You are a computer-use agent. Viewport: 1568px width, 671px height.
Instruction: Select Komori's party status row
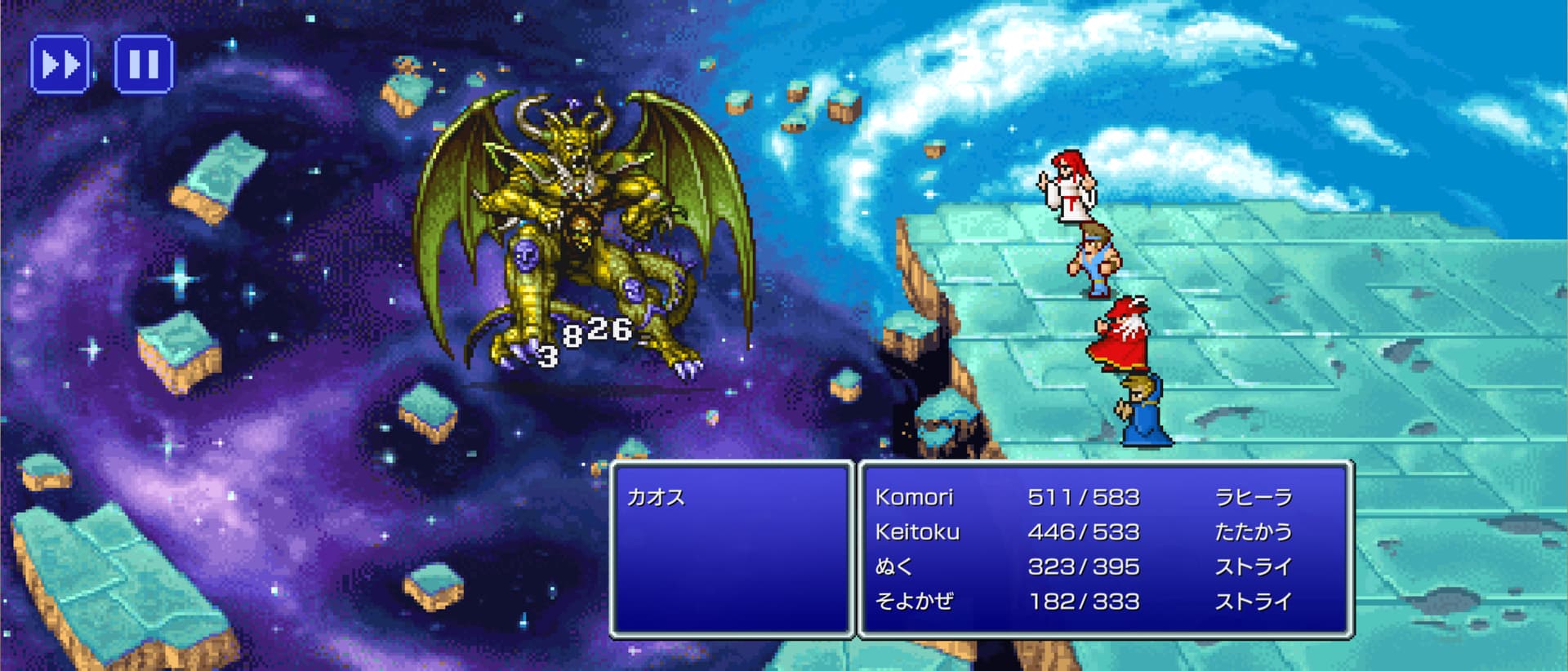coord(1083,497)
